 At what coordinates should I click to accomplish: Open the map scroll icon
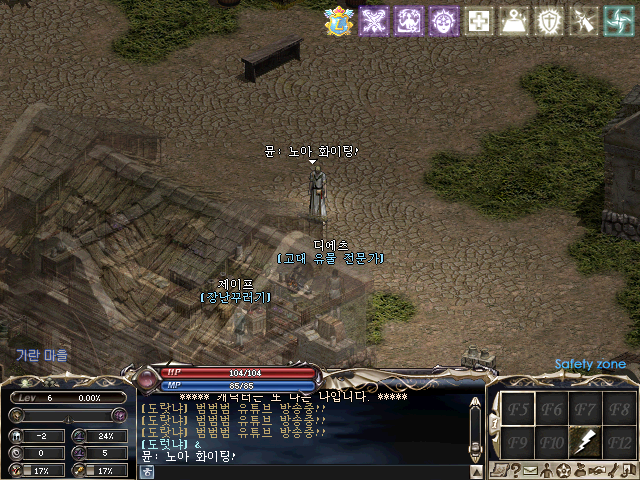click(498, 470)
